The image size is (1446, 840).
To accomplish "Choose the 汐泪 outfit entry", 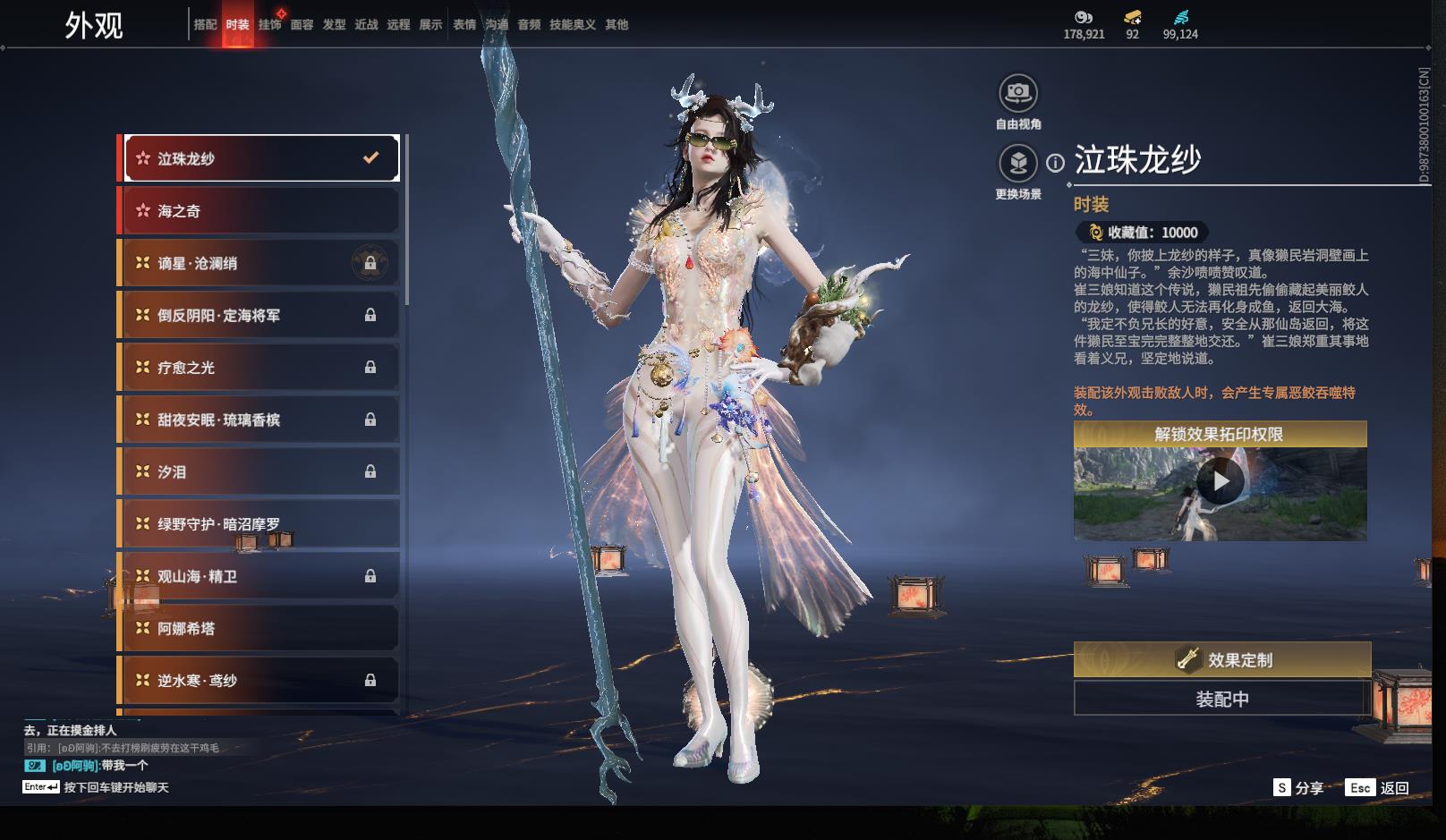I will pos(259,471).
